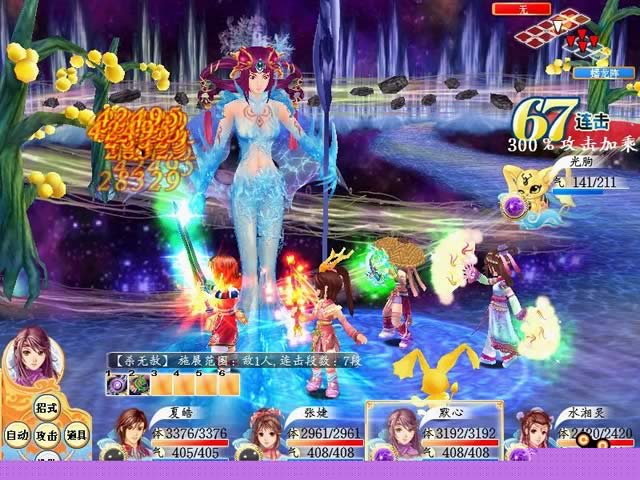
Task: Select skill slot 2 green swirl
Action: pyautogui.click(x=138, y=384)
